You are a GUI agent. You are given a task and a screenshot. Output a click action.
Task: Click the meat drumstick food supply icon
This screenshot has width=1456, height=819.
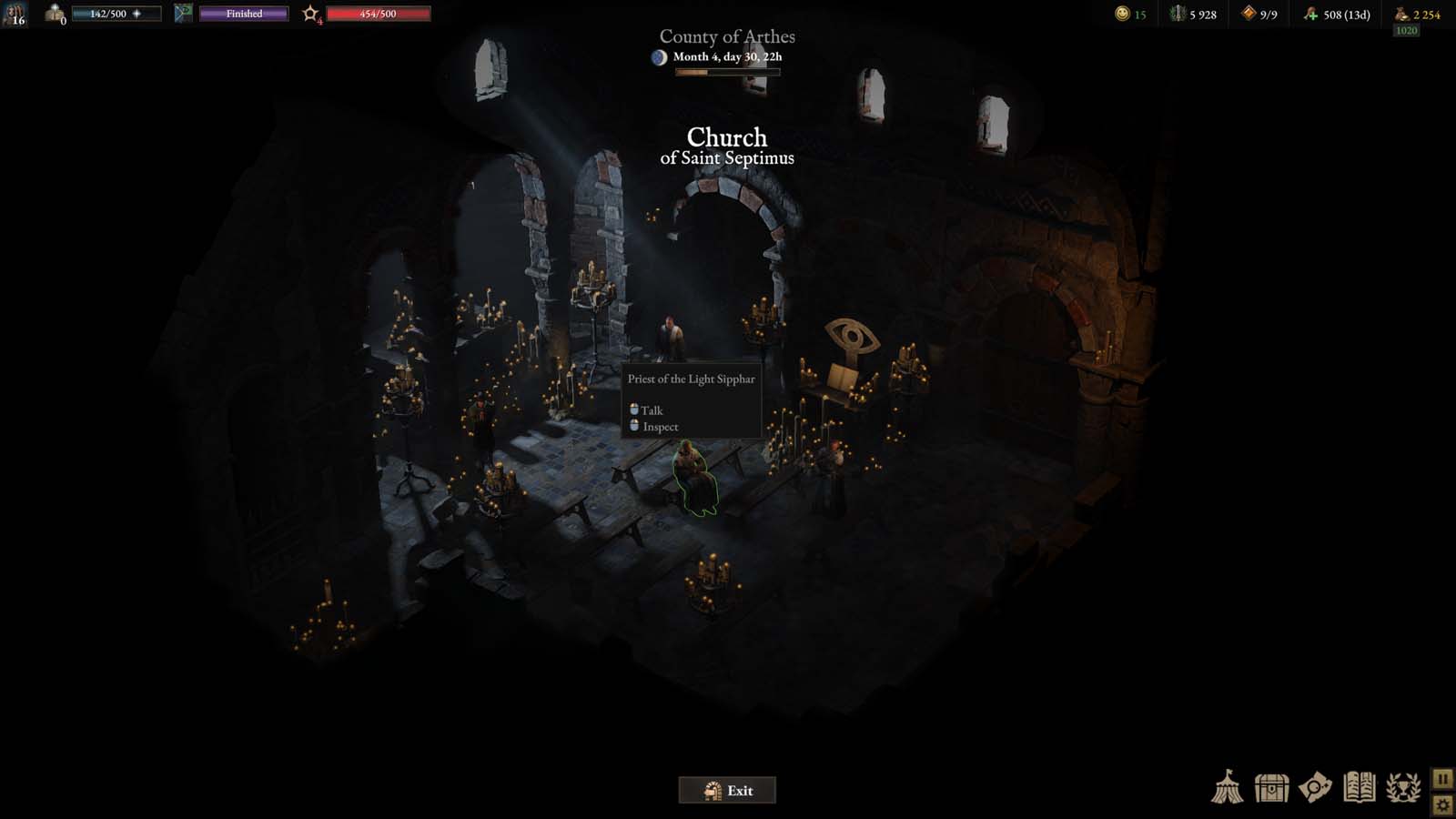click(1310, 14)
